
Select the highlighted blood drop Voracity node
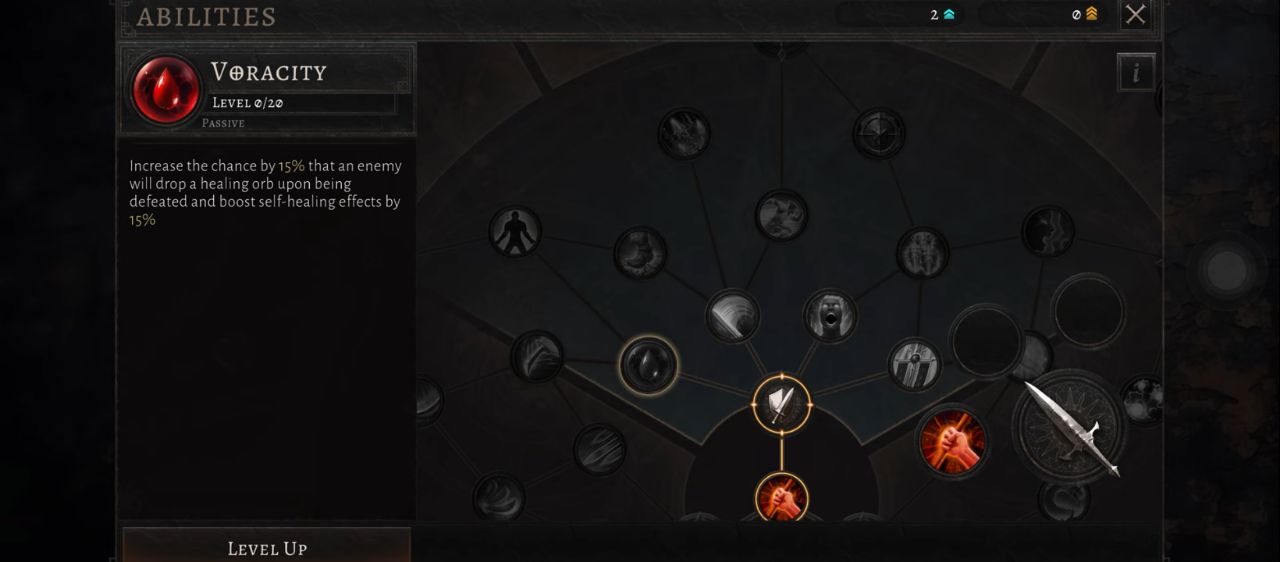(648, 364)
